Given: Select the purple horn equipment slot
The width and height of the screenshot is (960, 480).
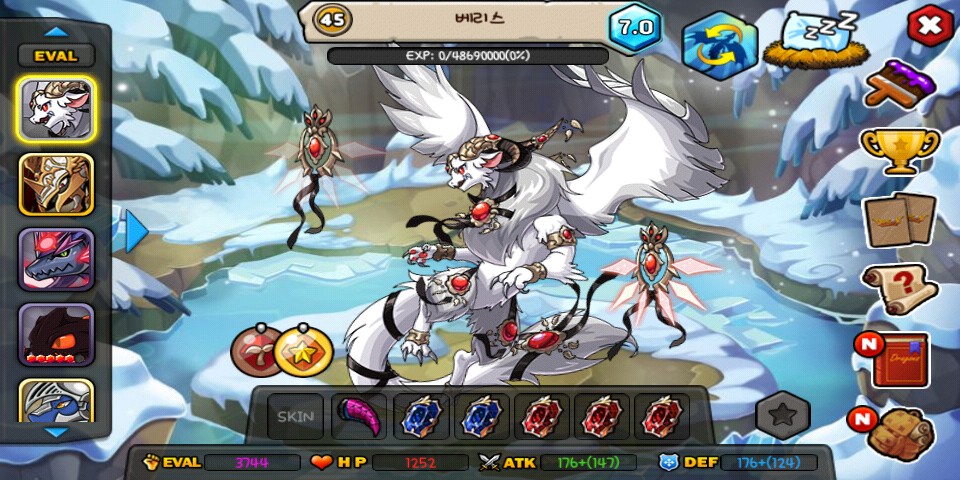Looking at the screenshot, I should [x=356, y=417].
